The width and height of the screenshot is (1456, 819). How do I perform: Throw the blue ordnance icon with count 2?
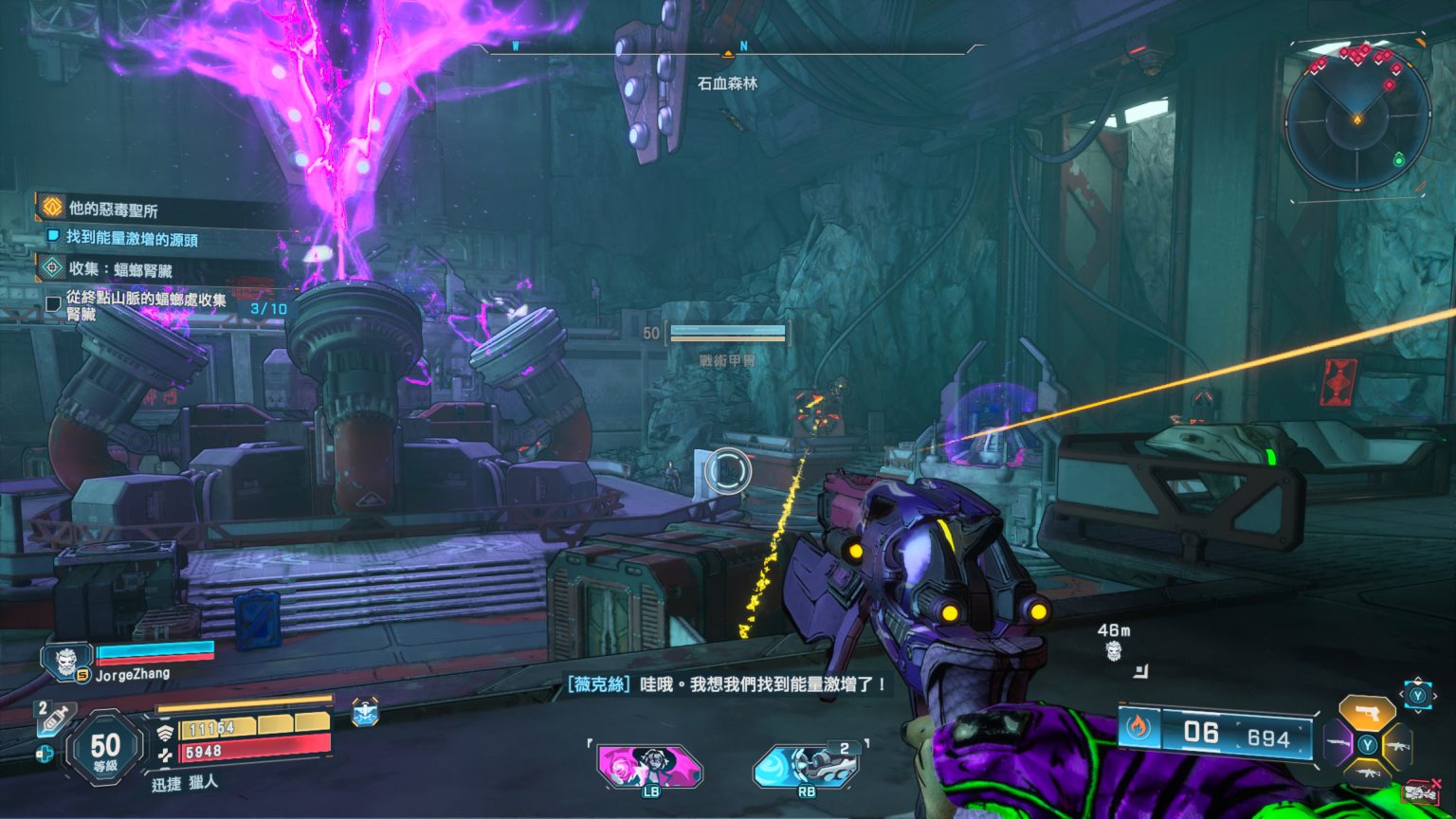pyautogui.click(x=806, y=765)
